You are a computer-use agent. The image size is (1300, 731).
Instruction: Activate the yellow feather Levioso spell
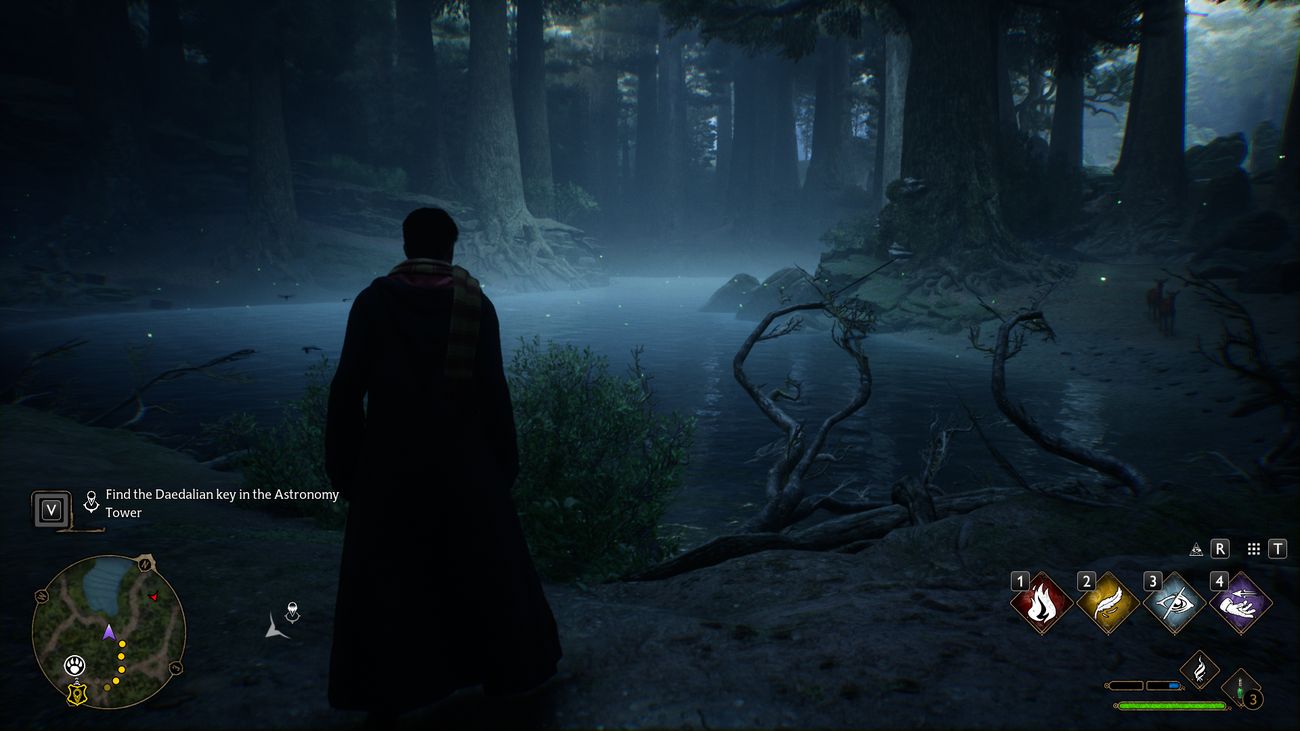coord(1107,604)
